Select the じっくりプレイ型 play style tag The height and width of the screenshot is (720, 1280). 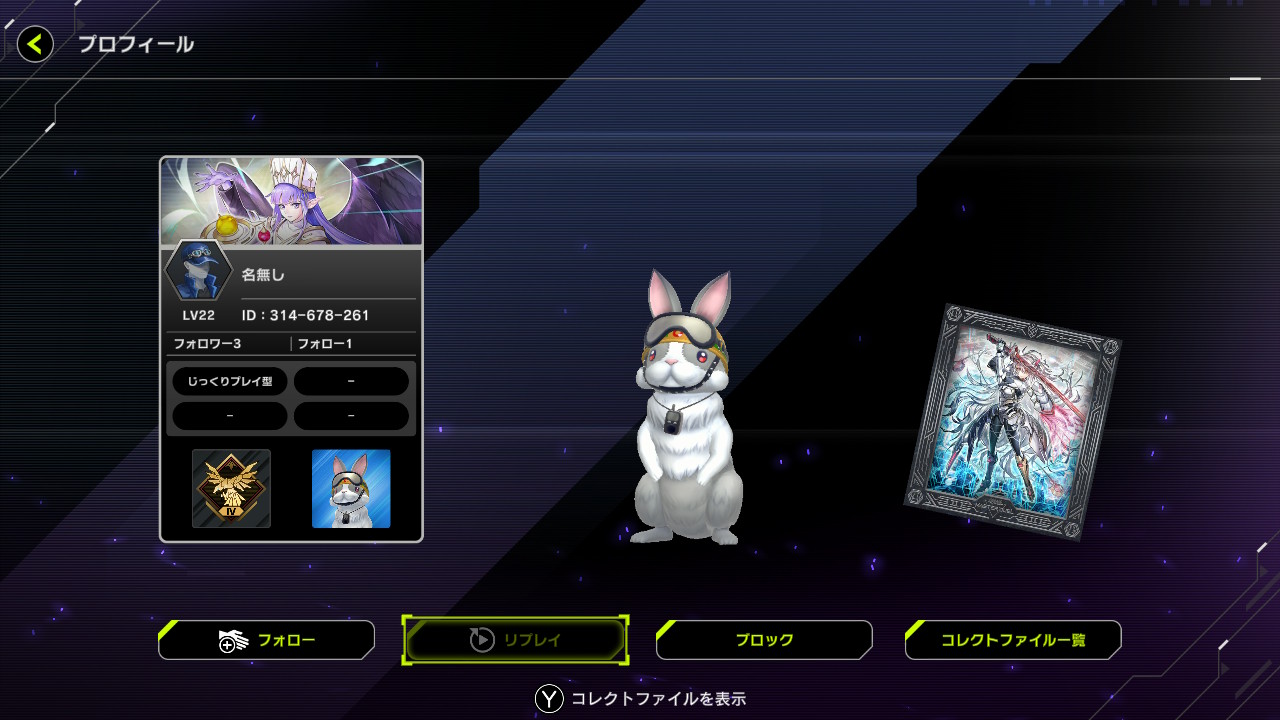pyautogui.click(x=230, y=381)
